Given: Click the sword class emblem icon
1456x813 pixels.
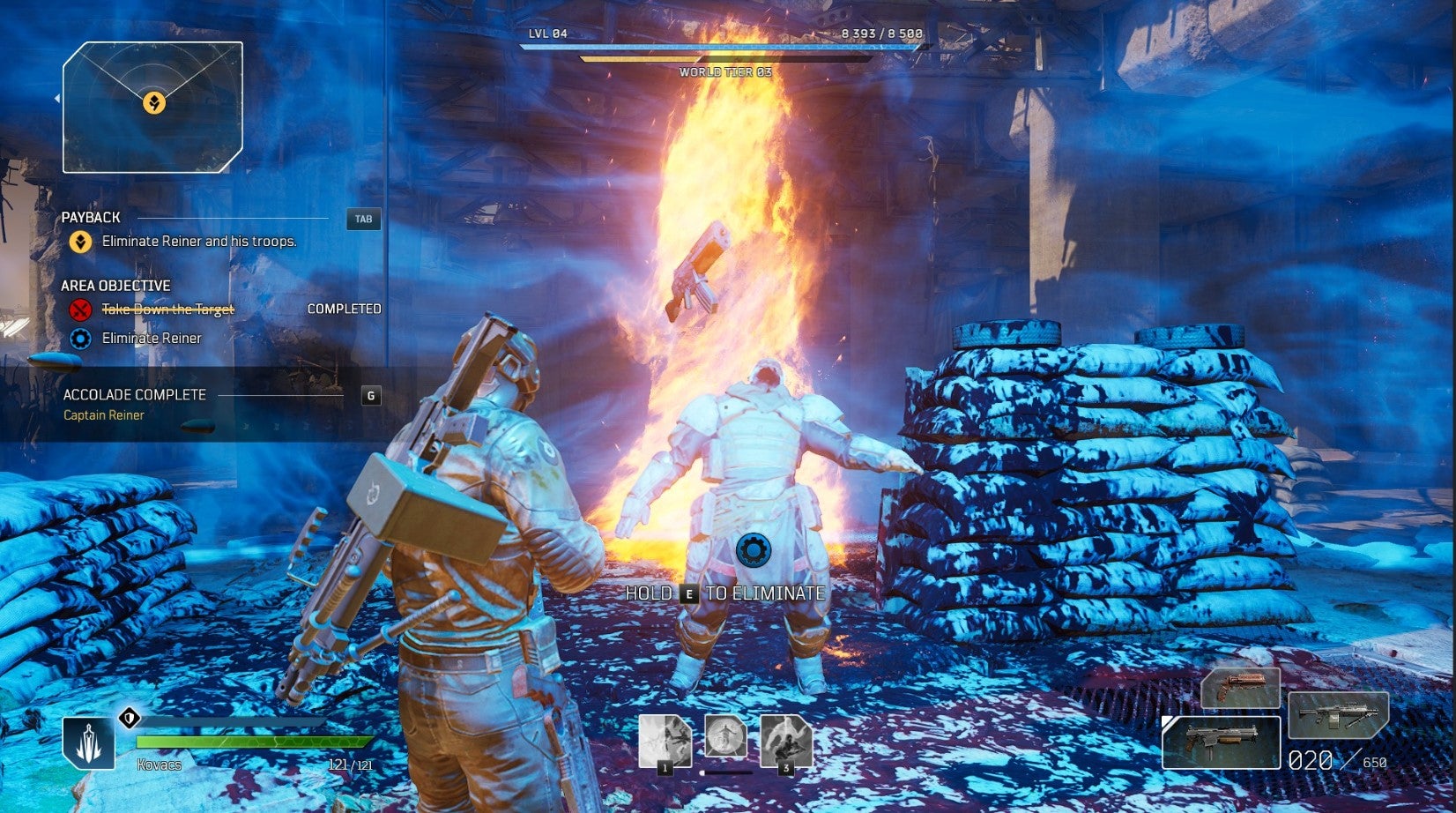Looking at the screenshot, I should (x=88, y=742).
